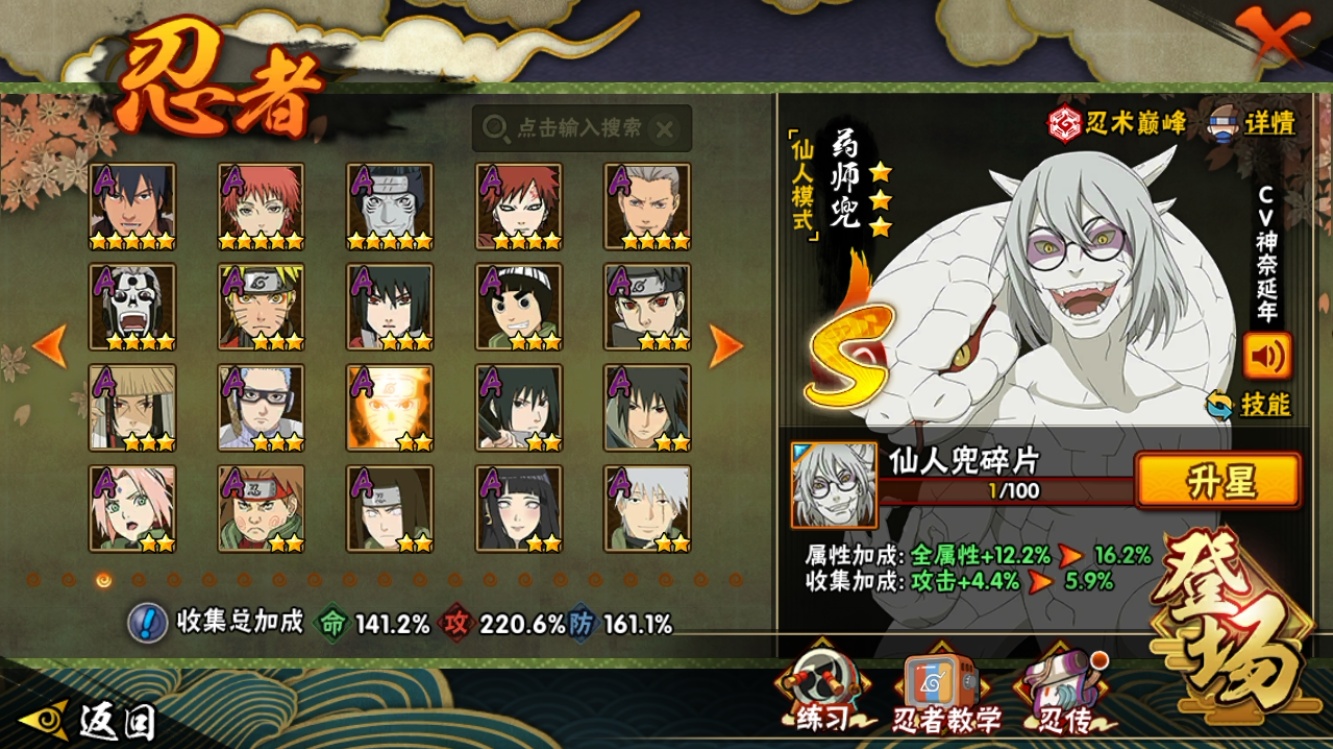Select the Hinata ninja portrait

pyautogui.click(x=519, y=508)
